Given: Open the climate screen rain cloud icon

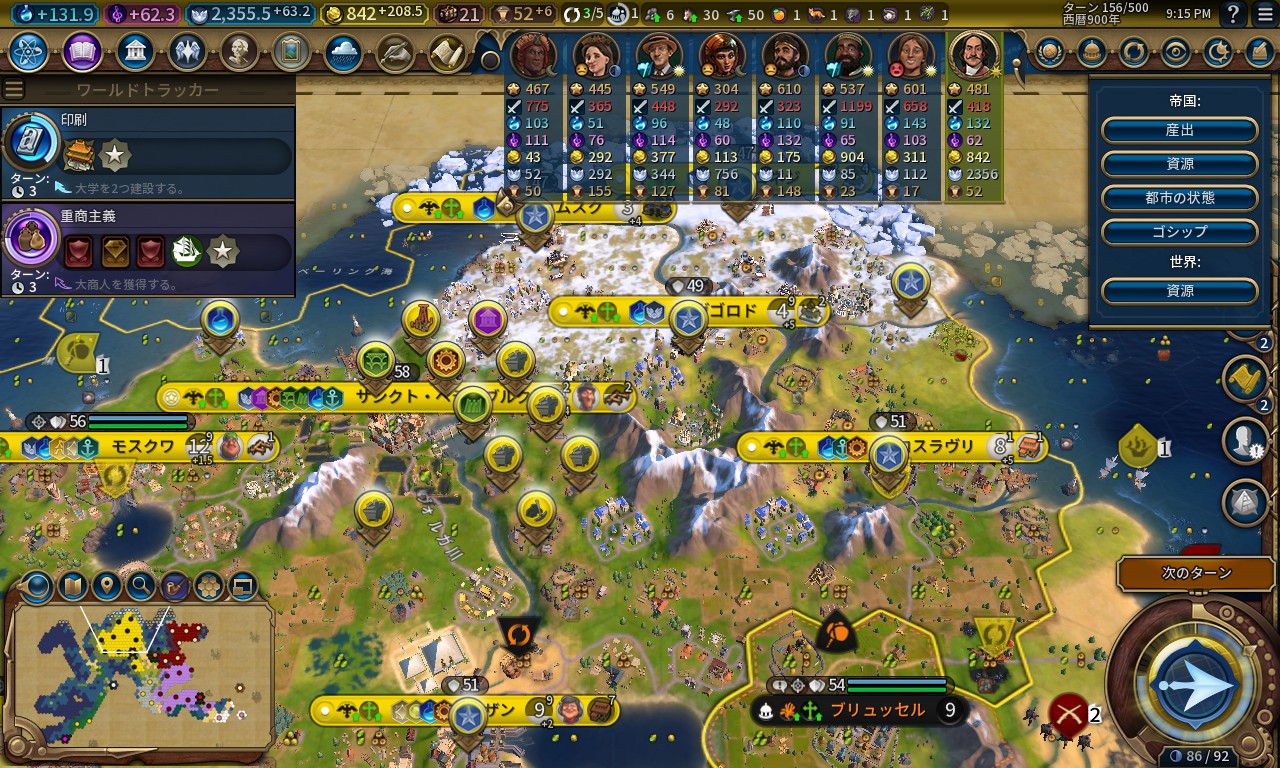Looking at the screenshot, I should 343,52.
